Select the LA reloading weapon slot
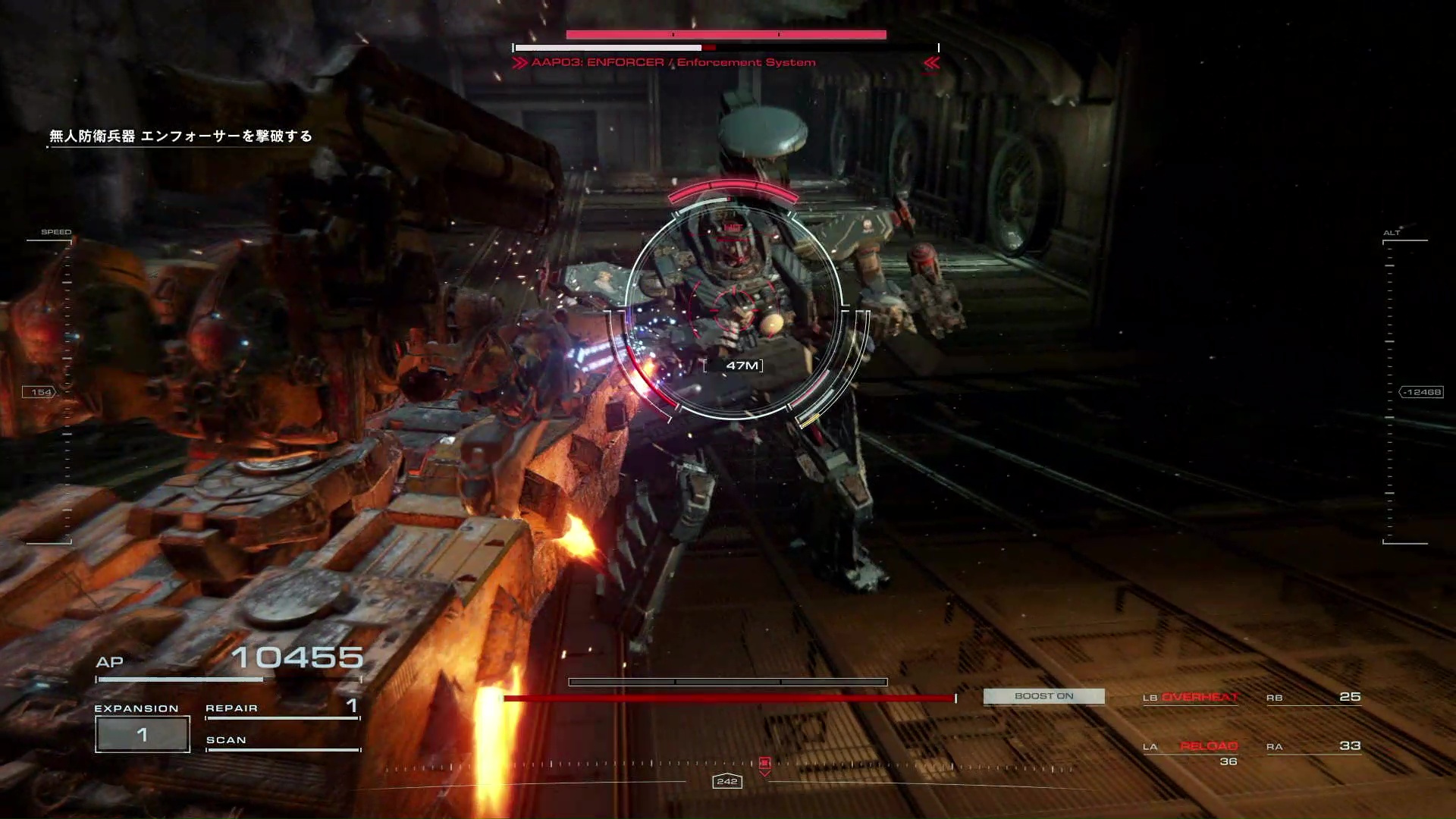Image resolution: width=1456 pixels, height=819 pixels. [1191, 747]
